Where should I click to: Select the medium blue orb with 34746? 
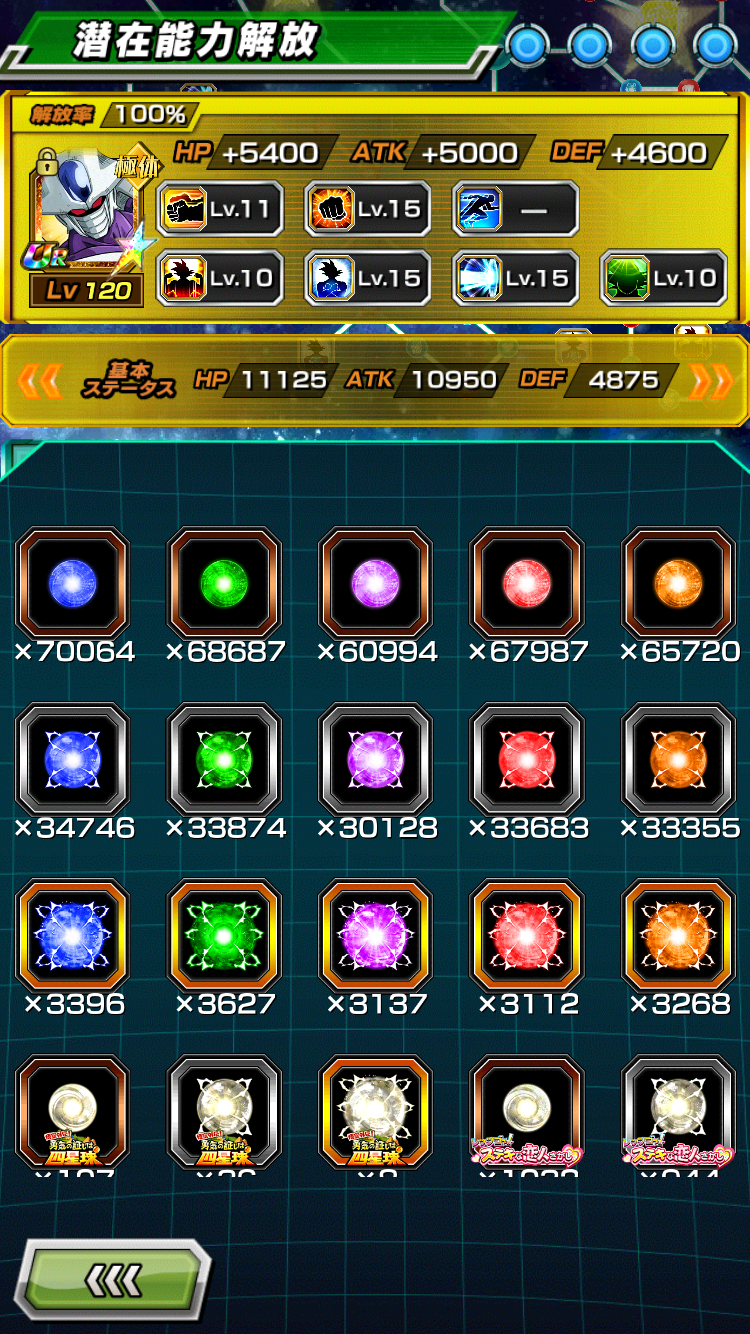click(73, 759)
